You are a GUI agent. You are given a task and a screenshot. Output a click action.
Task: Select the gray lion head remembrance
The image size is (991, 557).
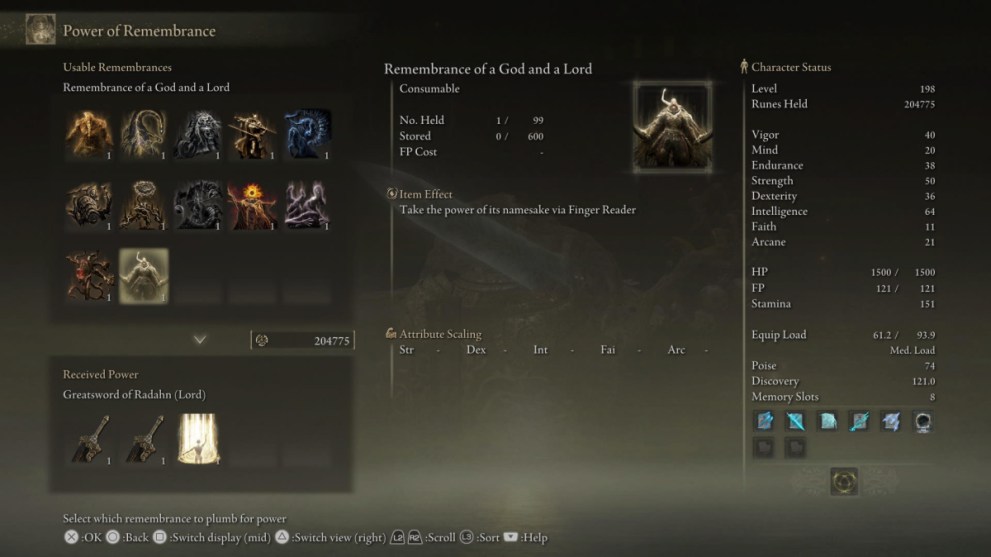(x=198, y=134)
